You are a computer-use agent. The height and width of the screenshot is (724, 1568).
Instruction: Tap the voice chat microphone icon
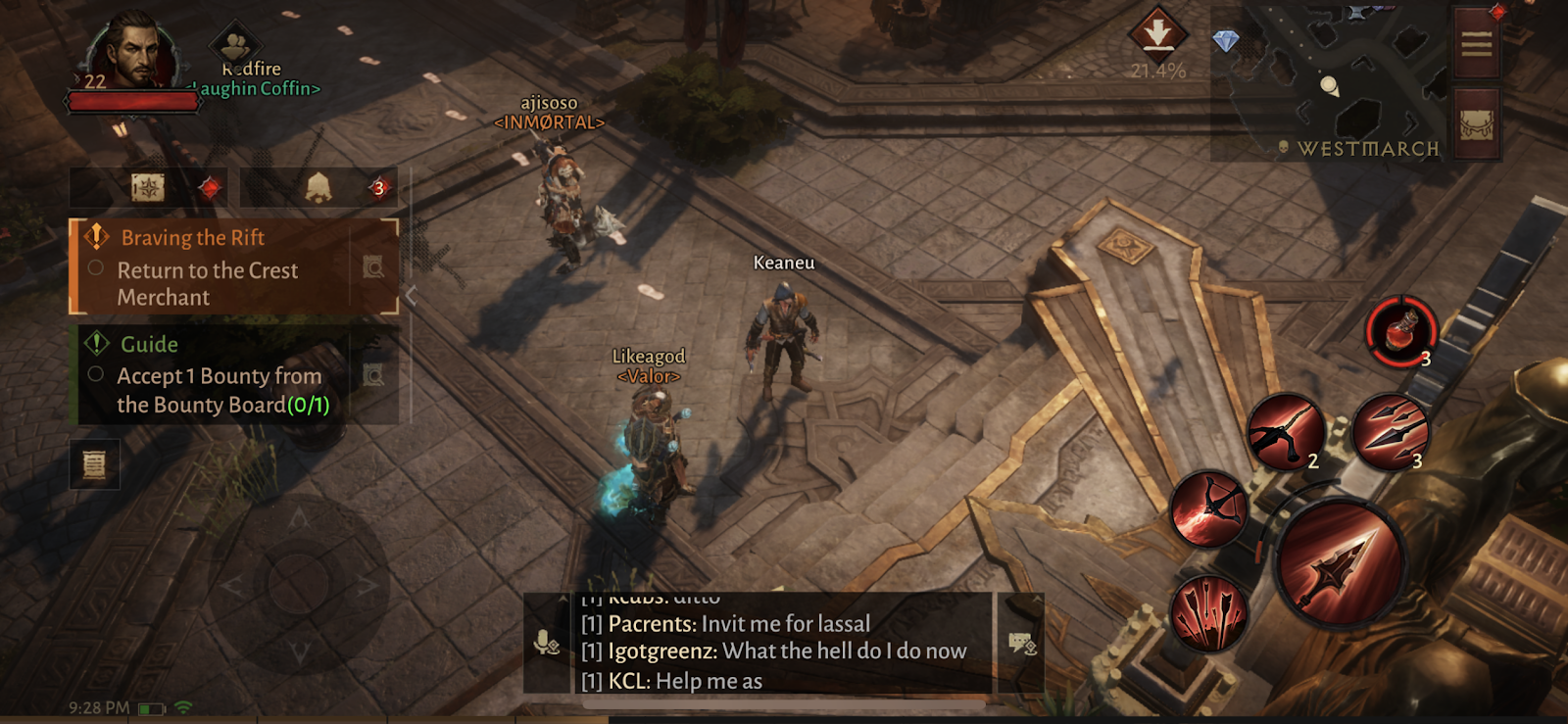pyautogui.click(x=547, y=644)
